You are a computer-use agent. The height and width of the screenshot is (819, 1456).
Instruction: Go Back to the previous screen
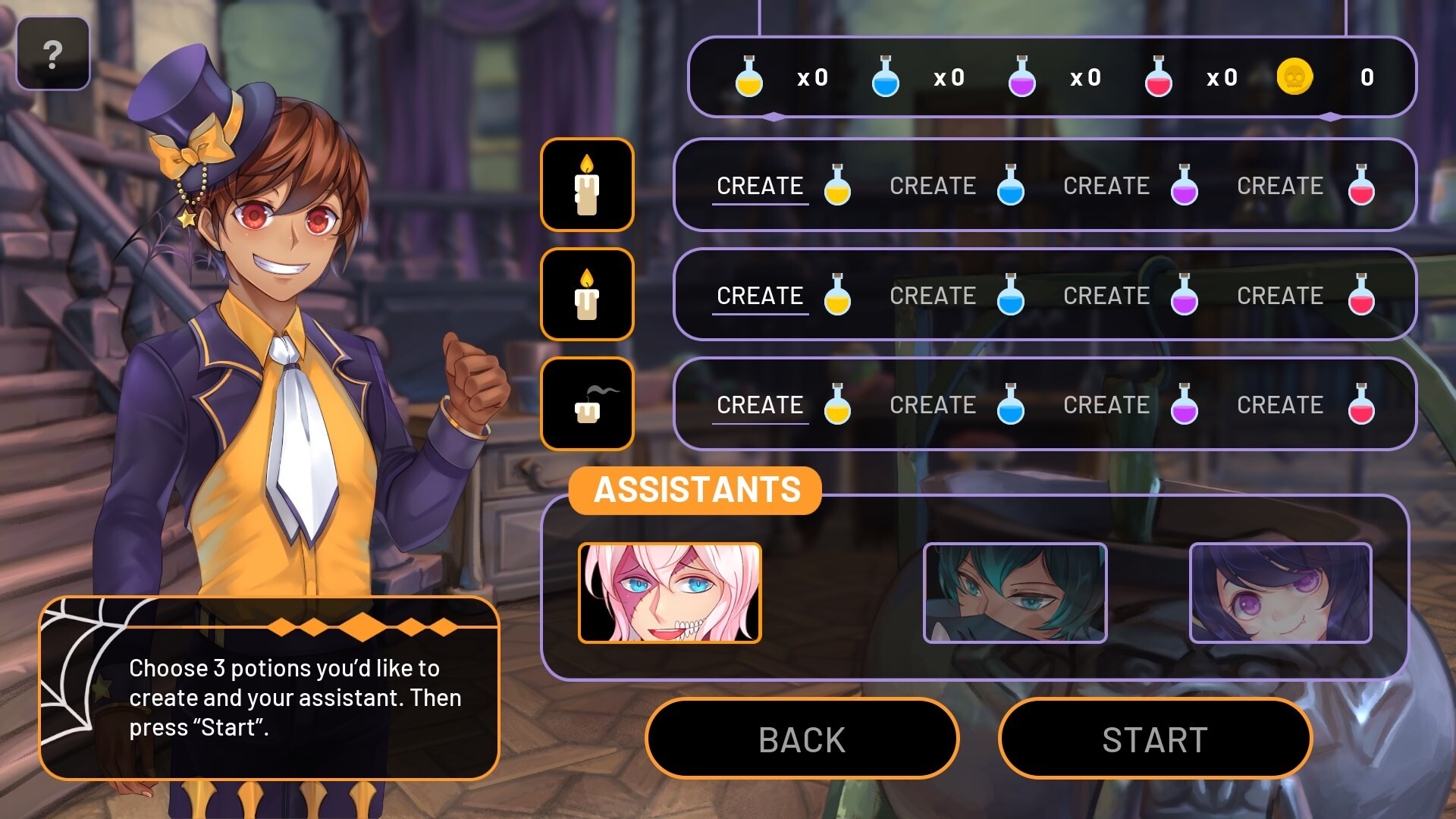tap(802, 739)
